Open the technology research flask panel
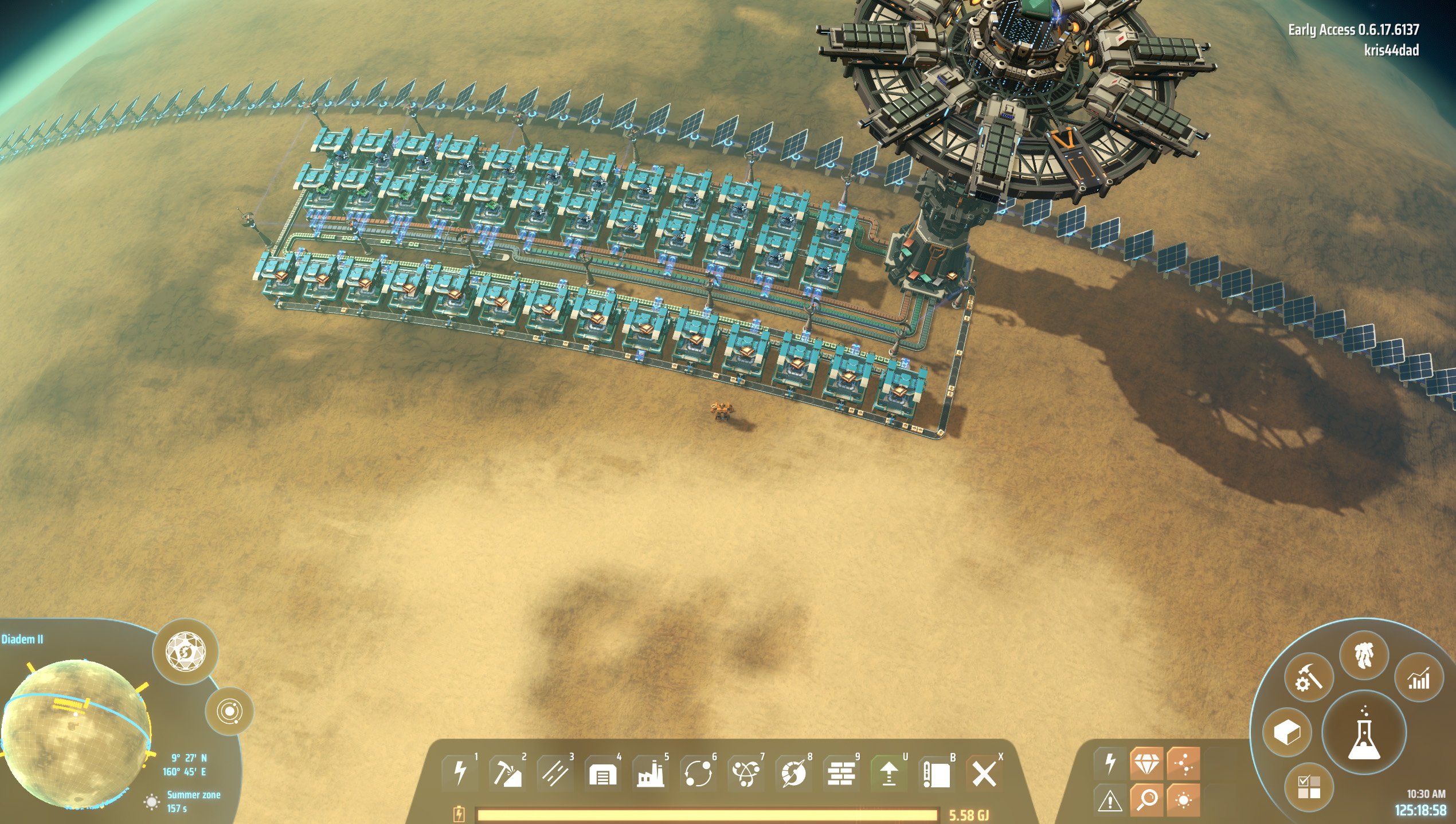The height and width of the screenshot is (824, 1456). click(x=1364, y=733)
